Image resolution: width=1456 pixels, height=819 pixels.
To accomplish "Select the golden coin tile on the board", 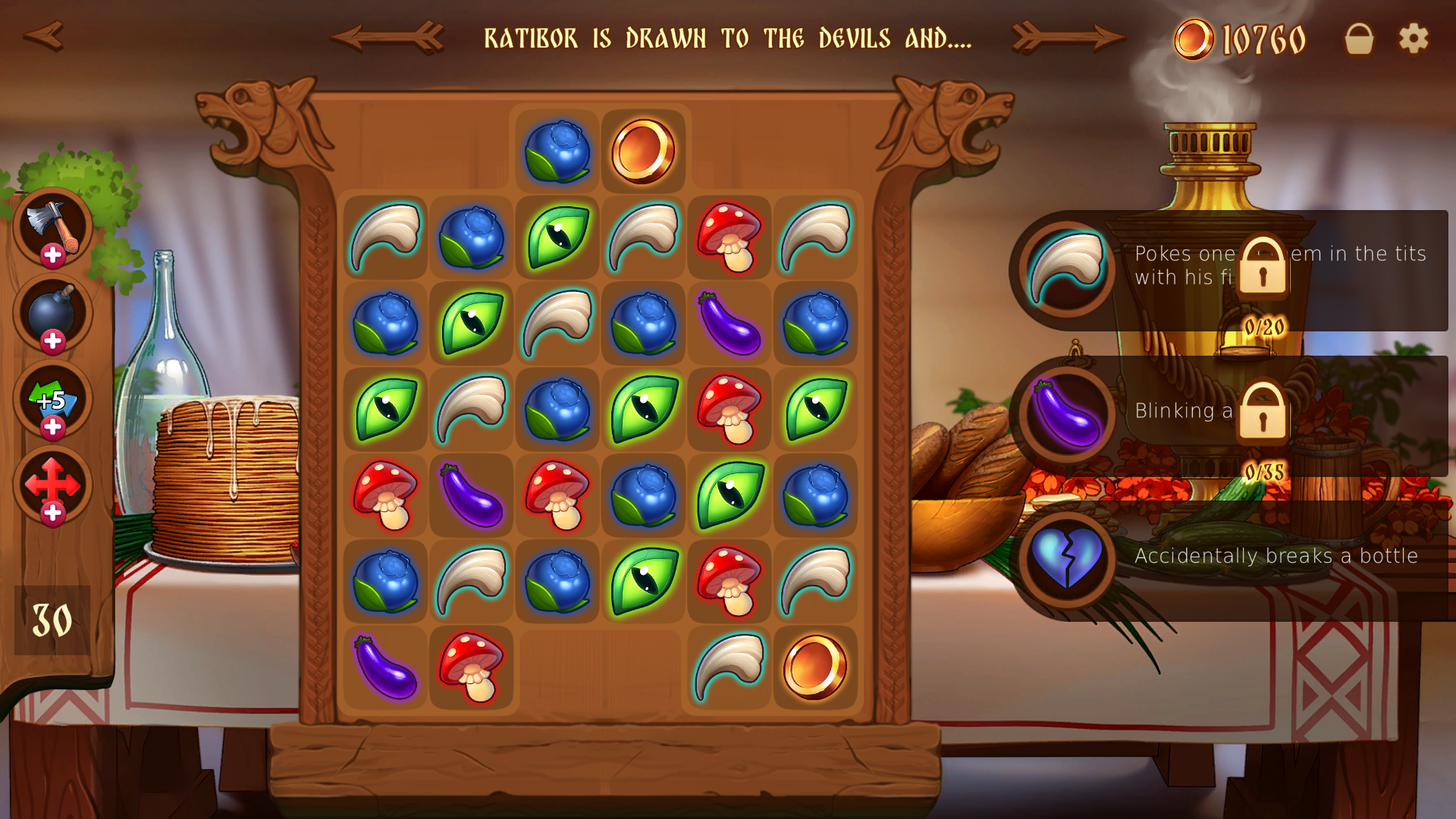I will 643,150.
